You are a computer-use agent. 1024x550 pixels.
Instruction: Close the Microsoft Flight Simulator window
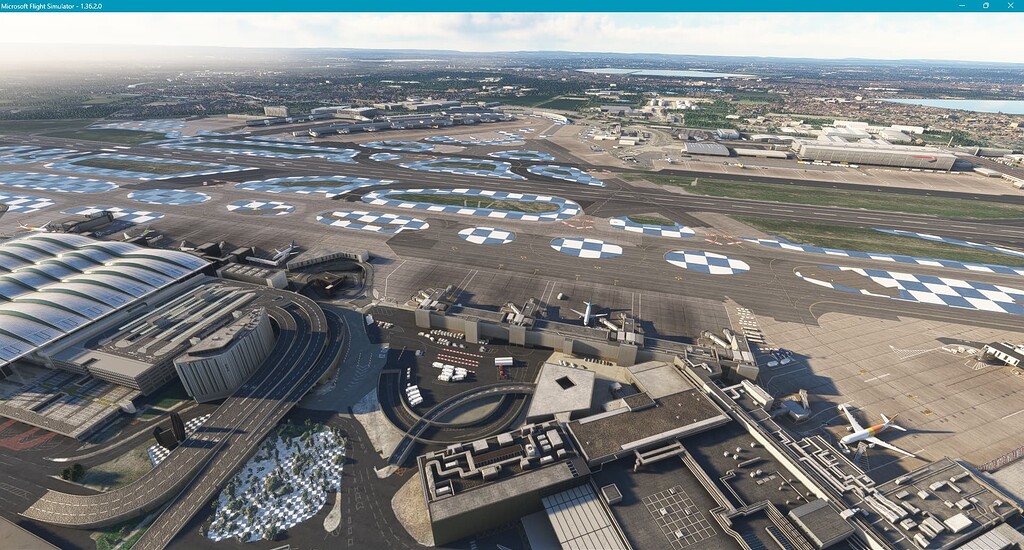pyautogui.click(x=1010, y=5)
